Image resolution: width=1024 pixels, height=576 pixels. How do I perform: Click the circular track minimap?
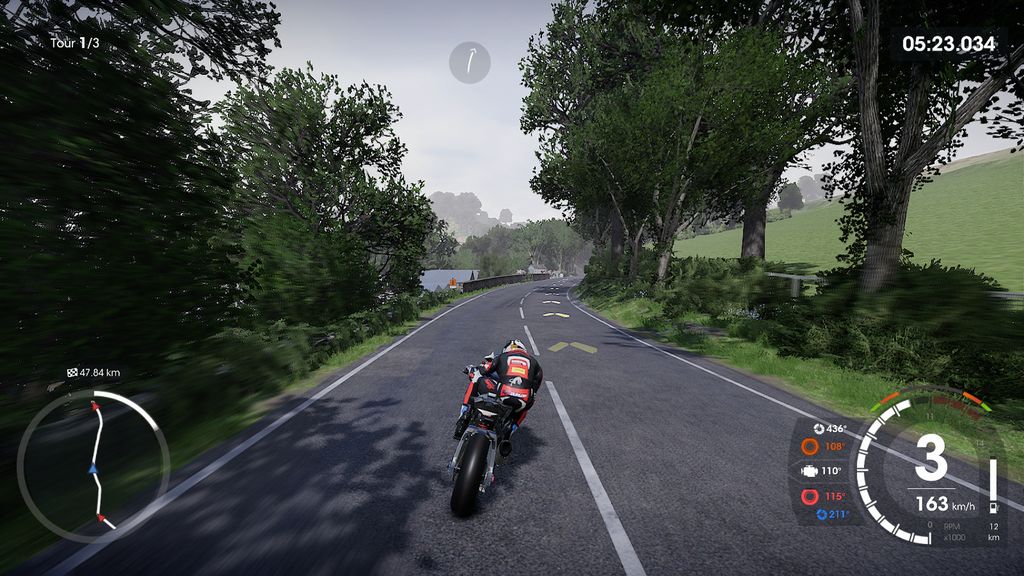click(93, 466)
